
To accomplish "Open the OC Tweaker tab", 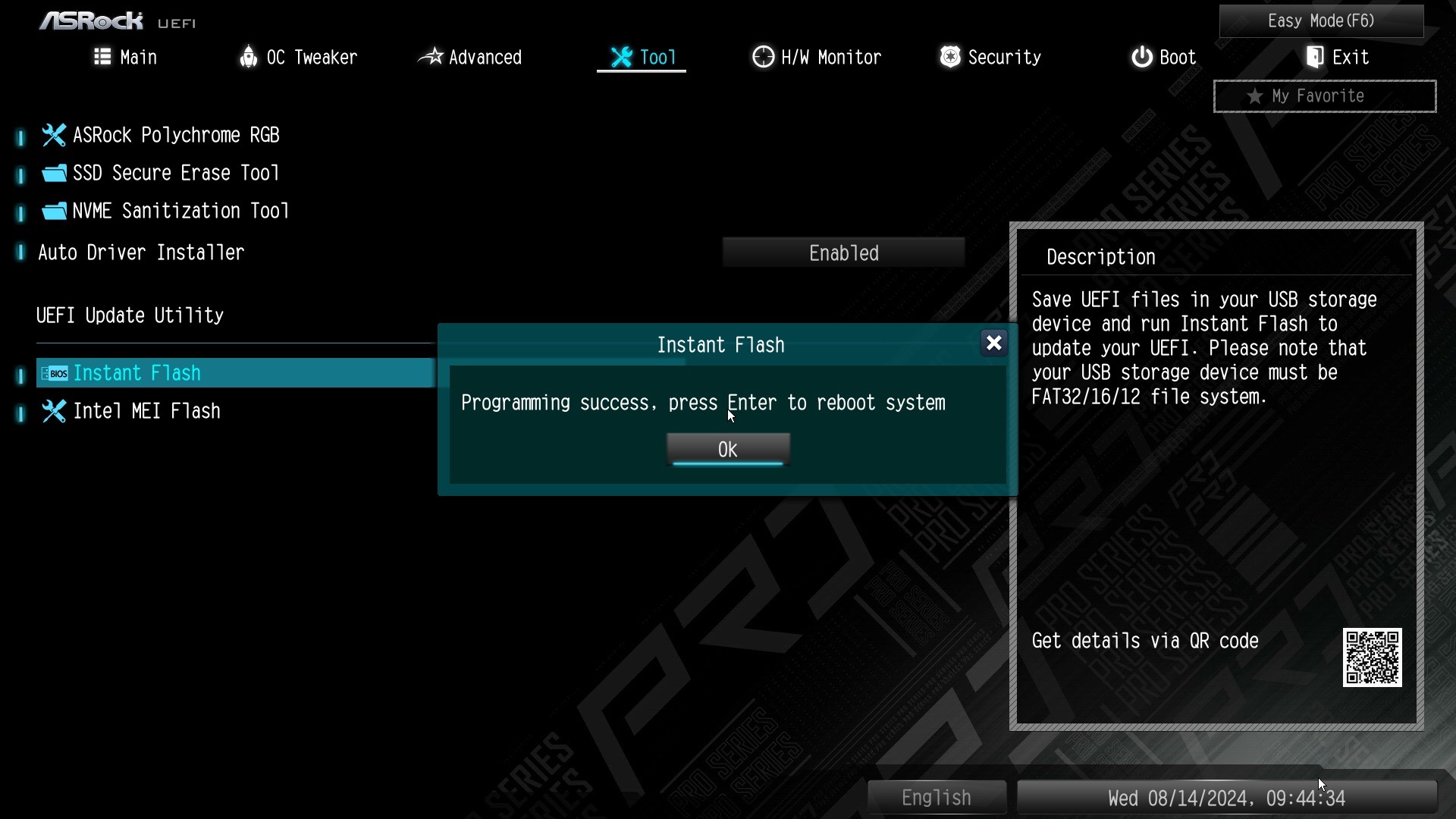I will (x=298, y=58).
